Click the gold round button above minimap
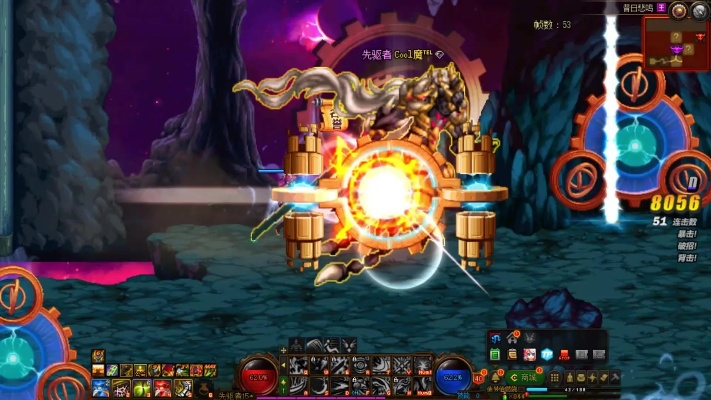711x400 pixels. tap(679, 10)
